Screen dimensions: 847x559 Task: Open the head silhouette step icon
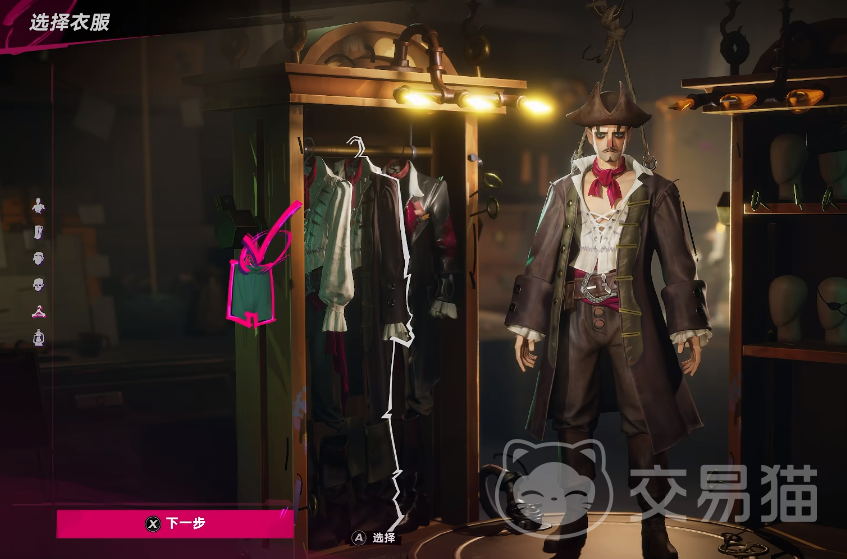(38, 258)
